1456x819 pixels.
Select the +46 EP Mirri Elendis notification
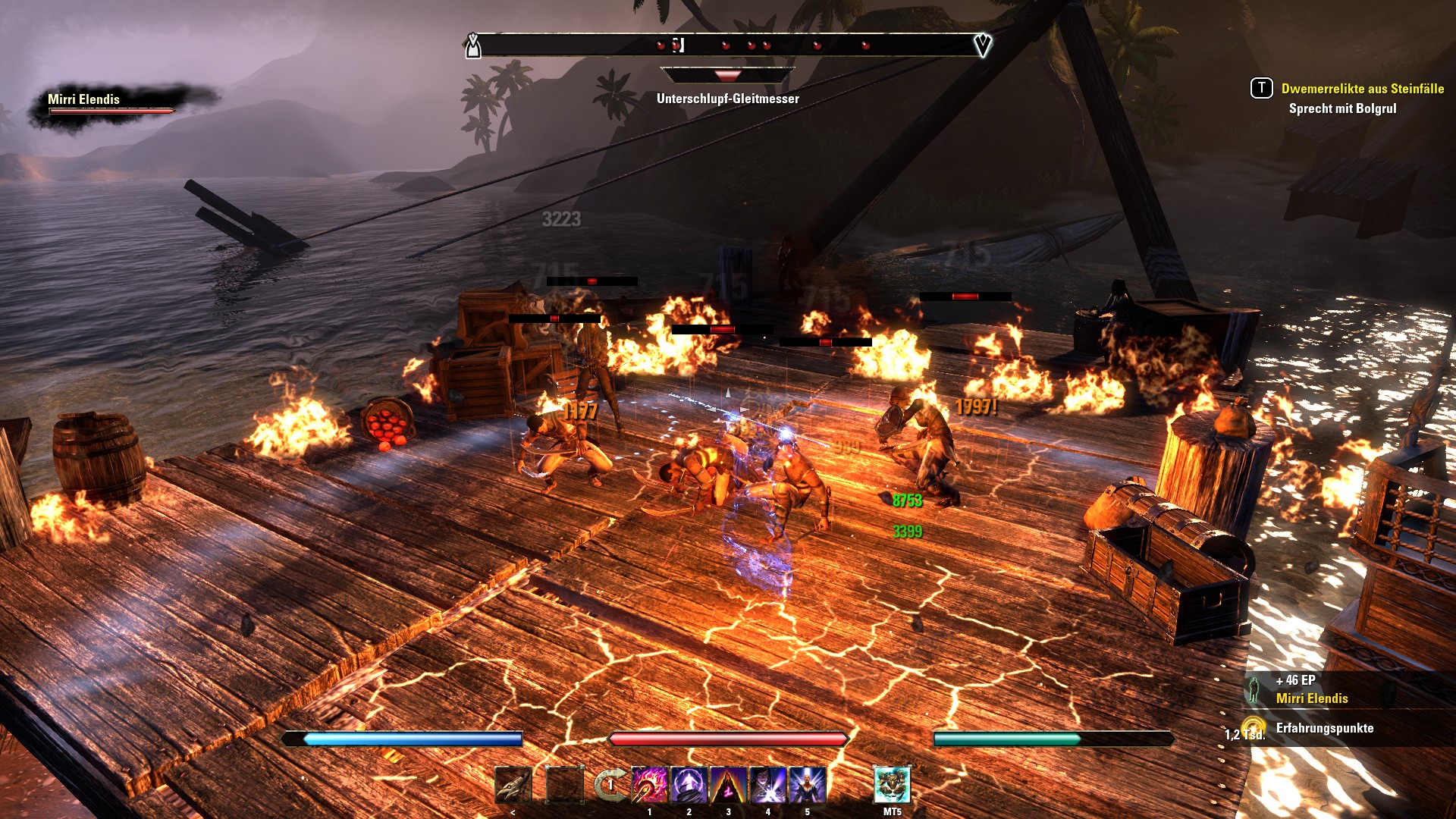click(1312, 689)
